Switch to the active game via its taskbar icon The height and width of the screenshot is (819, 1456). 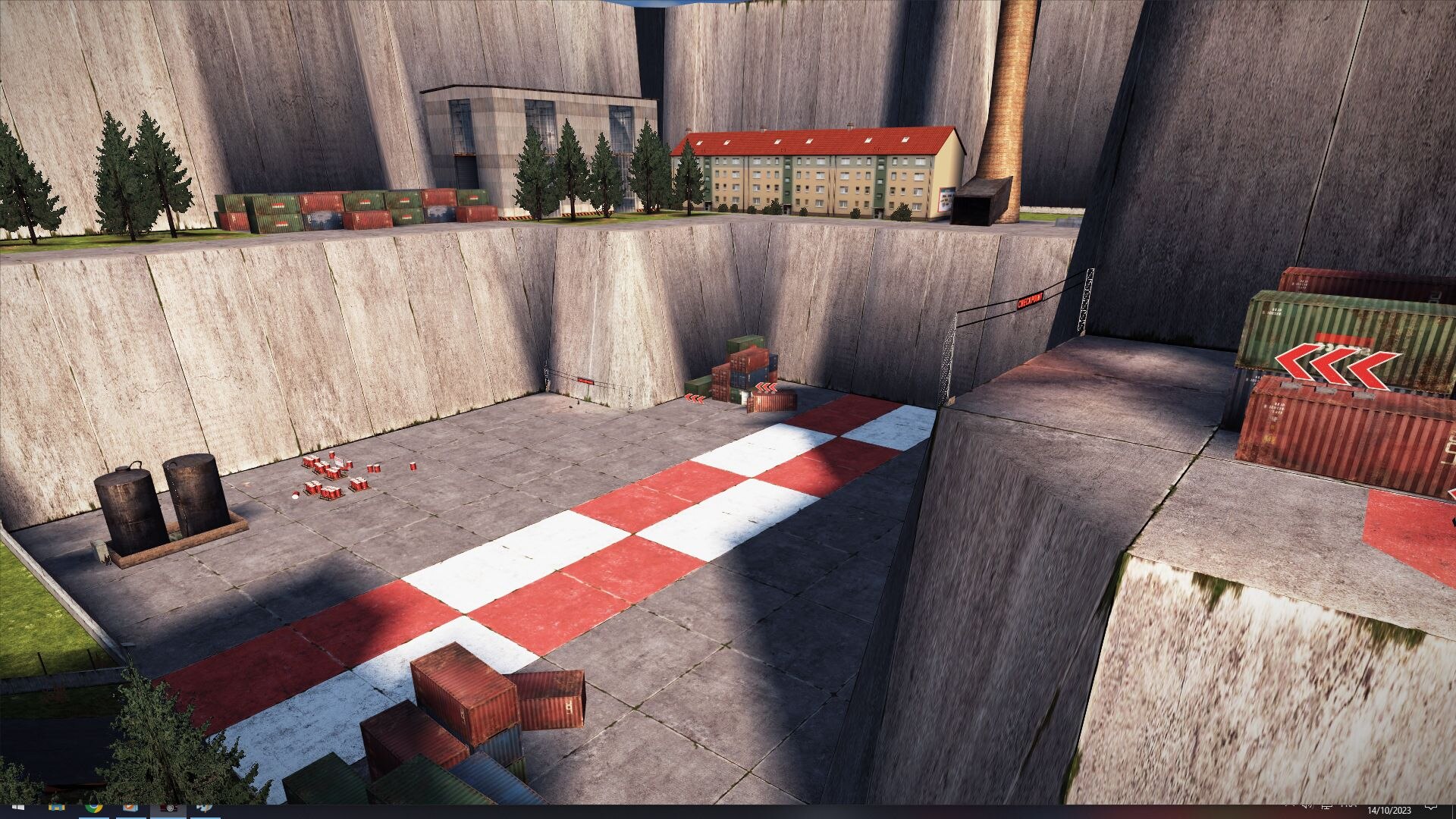tap(169, 808)
